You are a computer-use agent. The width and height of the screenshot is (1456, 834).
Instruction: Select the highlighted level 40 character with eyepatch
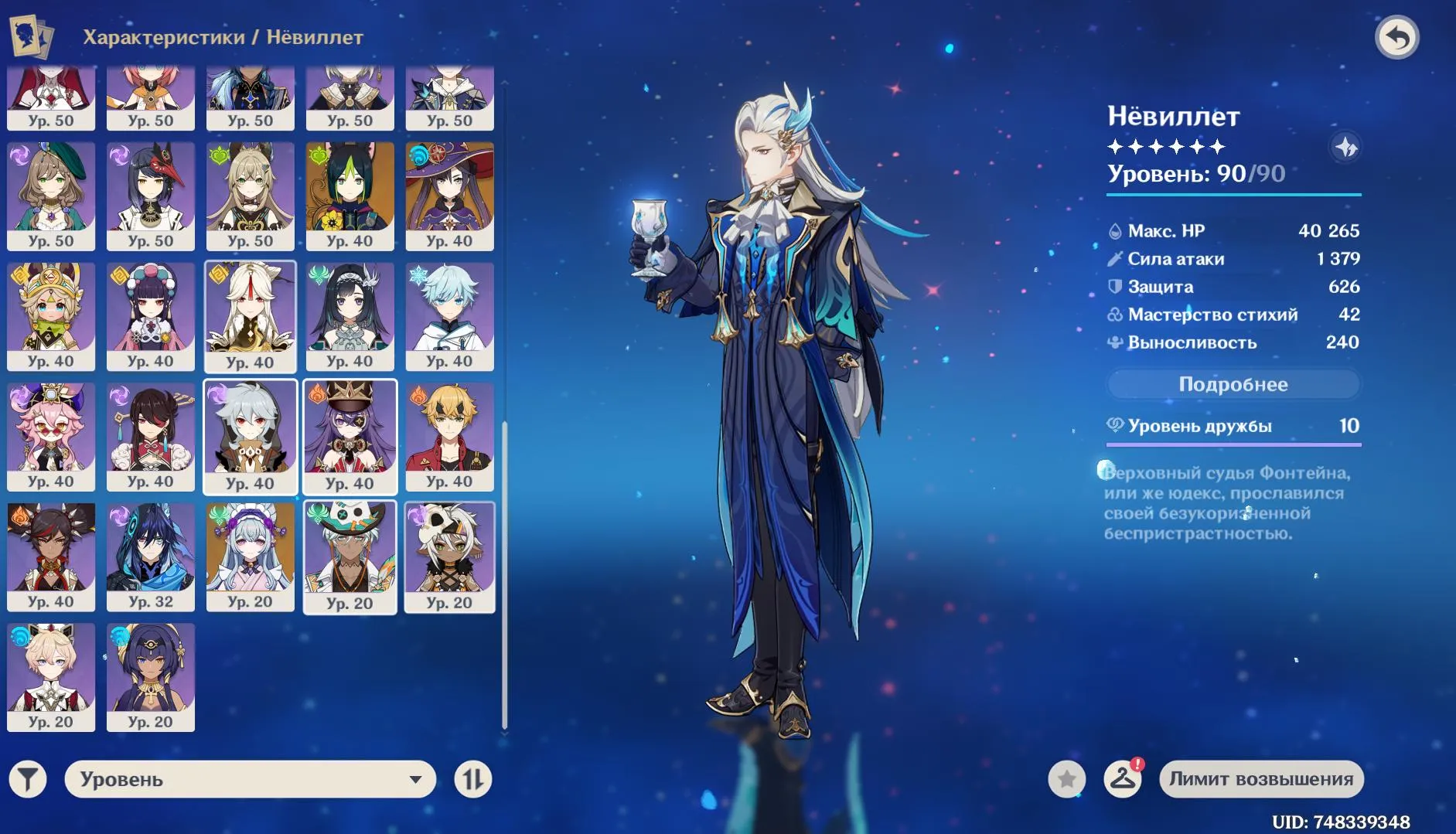[x=350, y=437]
